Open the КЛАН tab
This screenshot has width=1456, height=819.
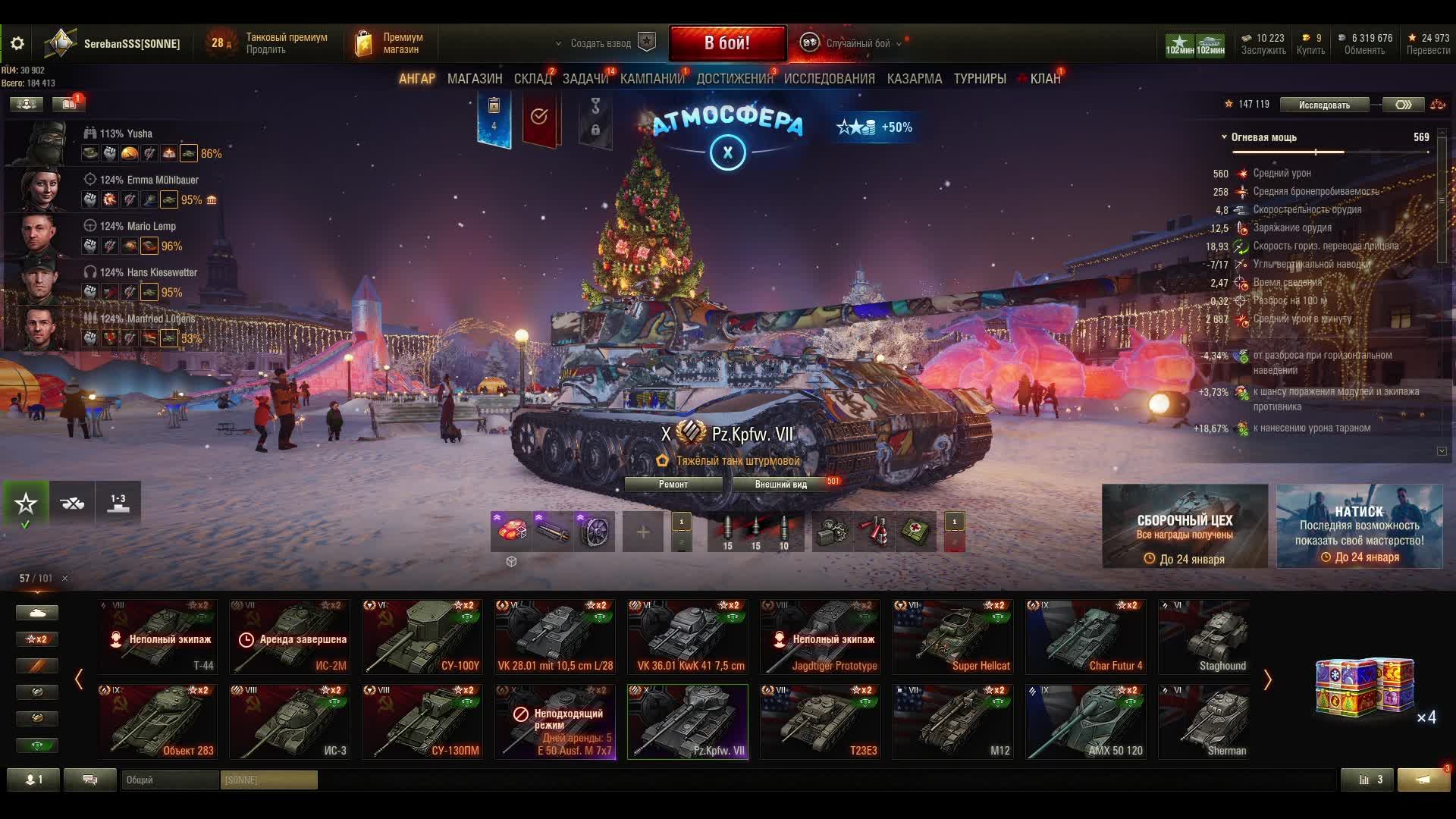(x=1044, y=79)
